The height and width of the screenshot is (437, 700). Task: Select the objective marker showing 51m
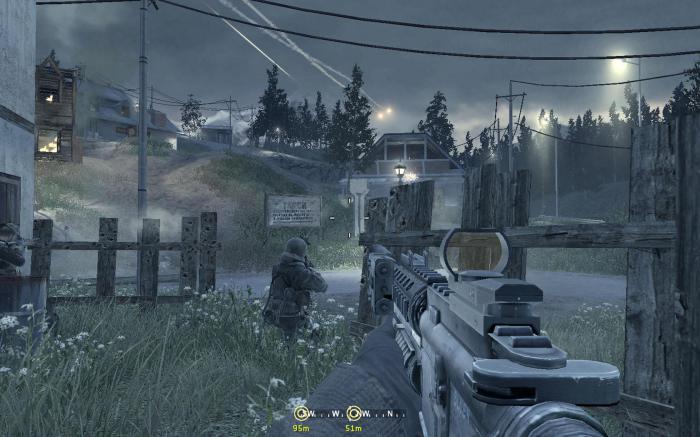click(x=354, y=414)
